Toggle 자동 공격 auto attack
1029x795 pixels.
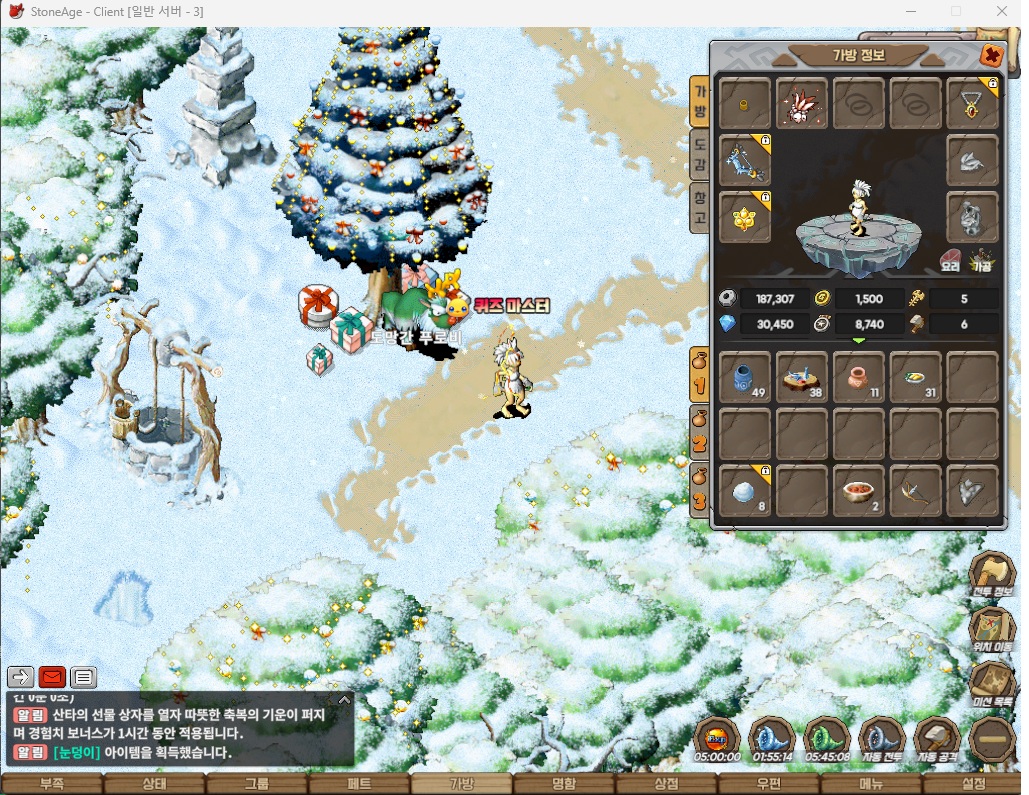click(936, 741)
